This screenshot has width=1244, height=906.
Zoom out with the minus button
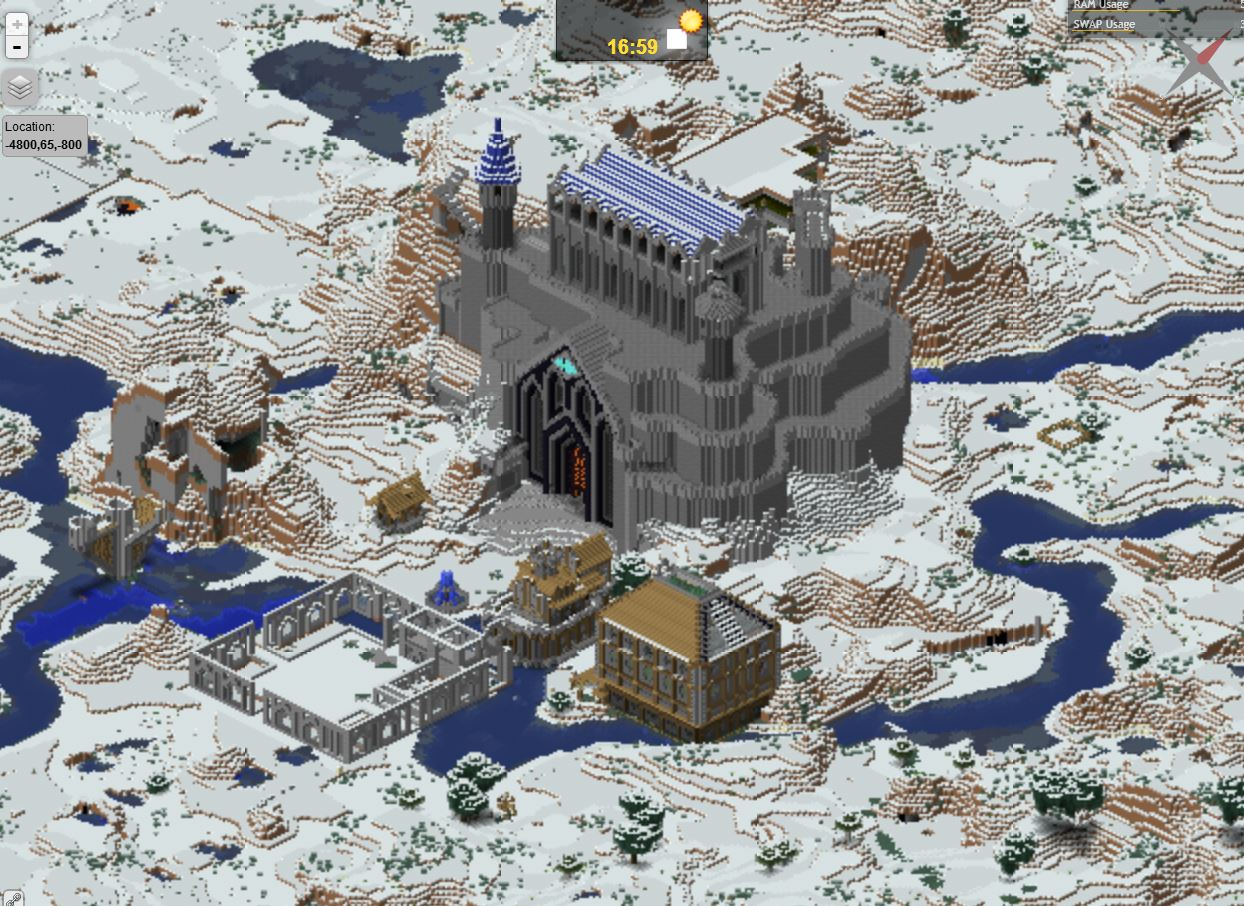click(x=17, y=46)
